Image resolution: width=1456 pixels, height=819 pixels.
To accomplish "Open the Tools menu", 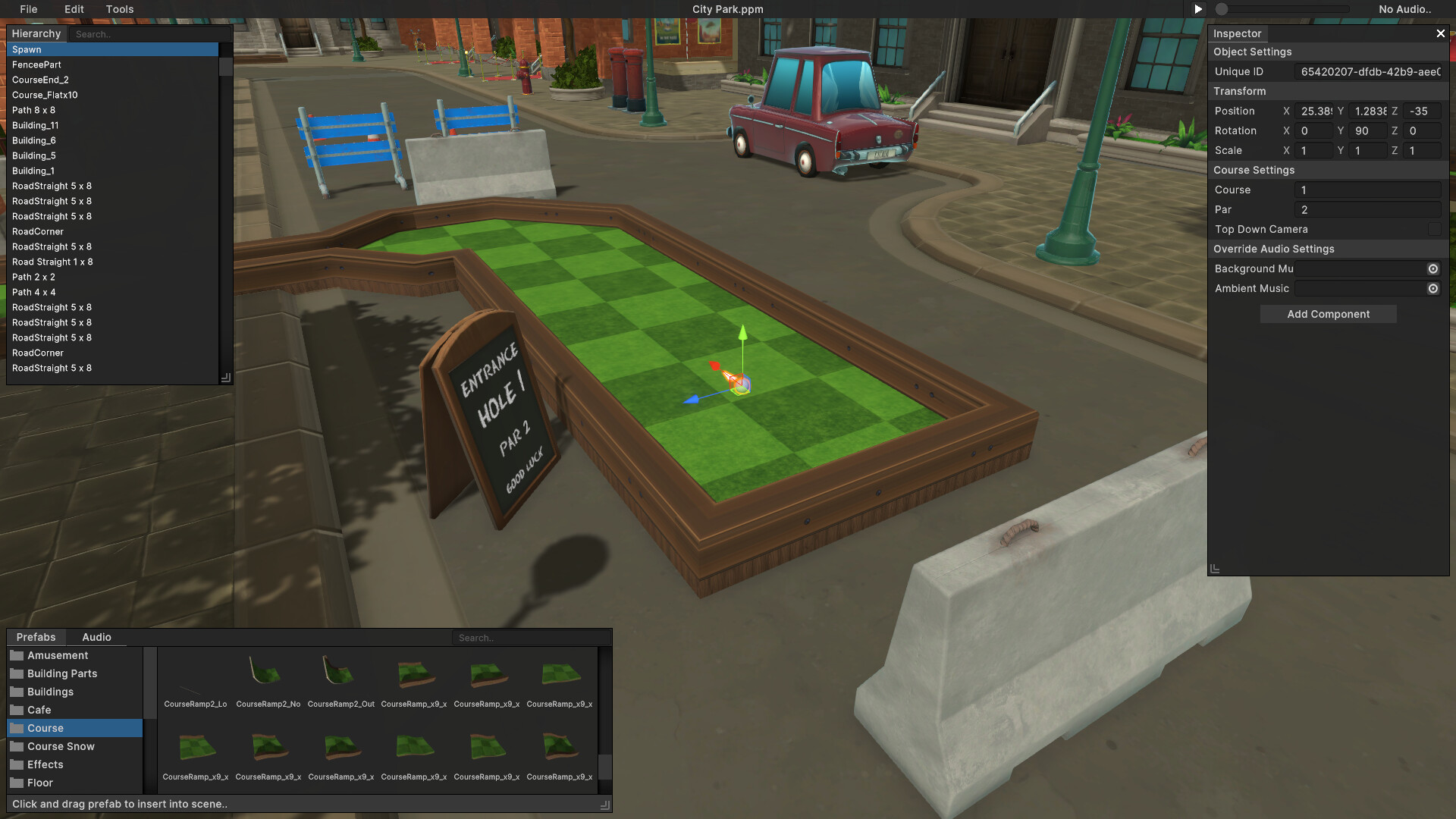I will pyautogui.click(x=119, y=9).
